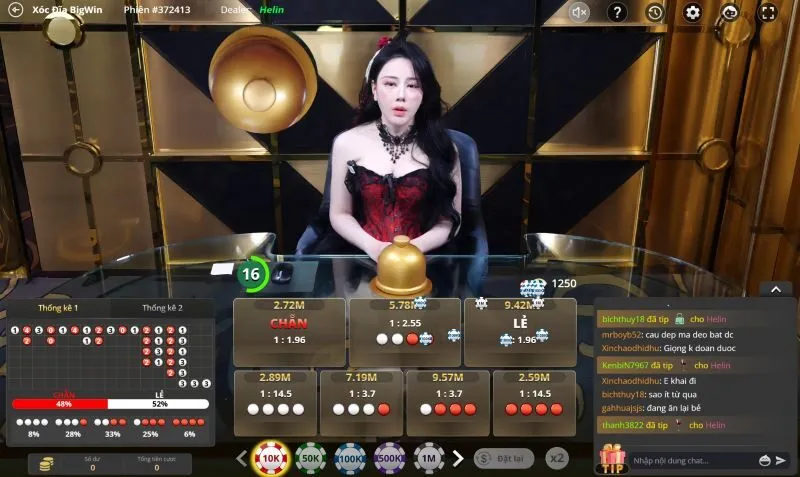Screen dimensions: 800x477
Task: Open the question mark help button
Action: point(618,13)
